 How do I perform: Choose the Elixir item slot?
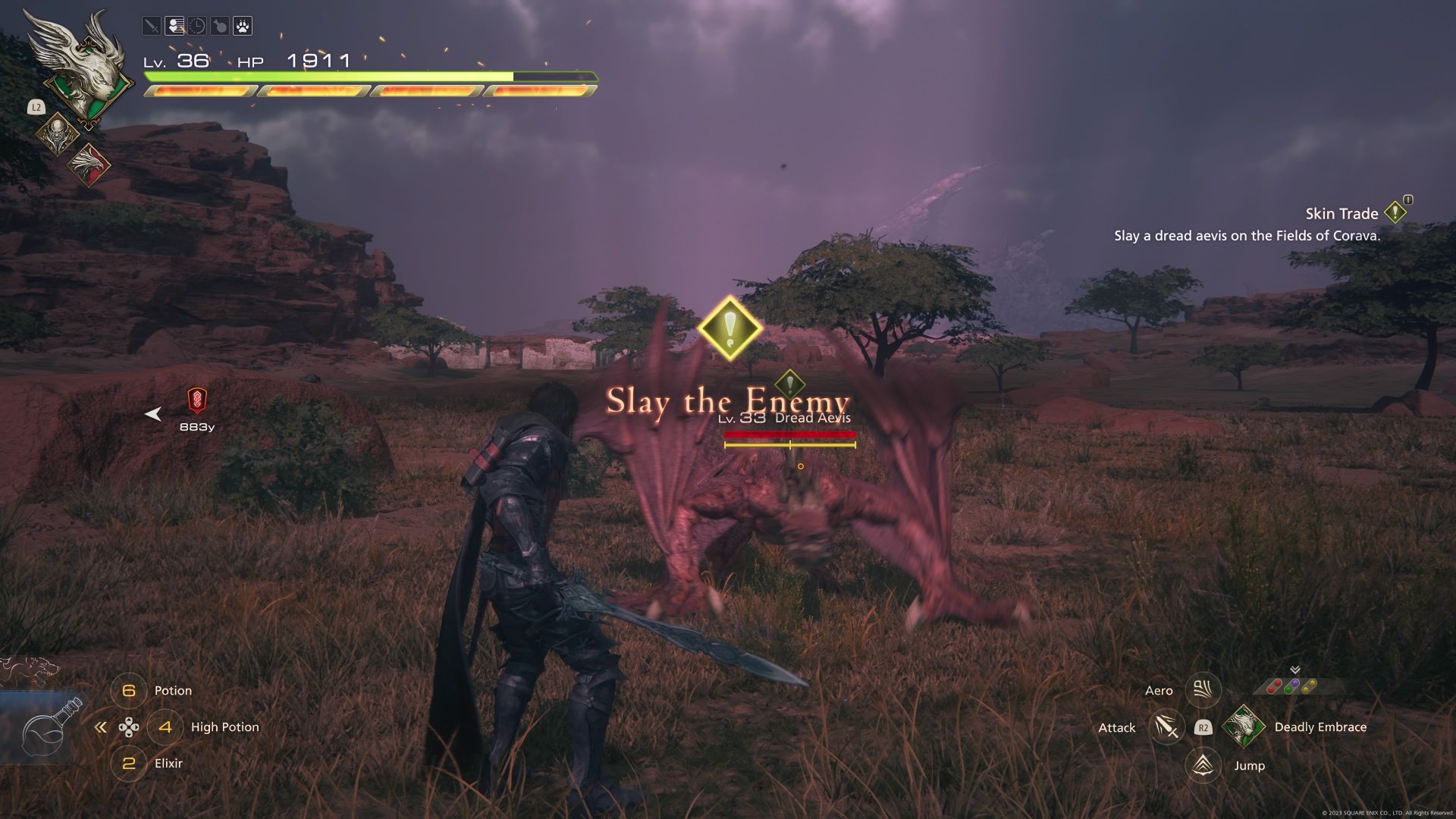[x=129, y=764]
